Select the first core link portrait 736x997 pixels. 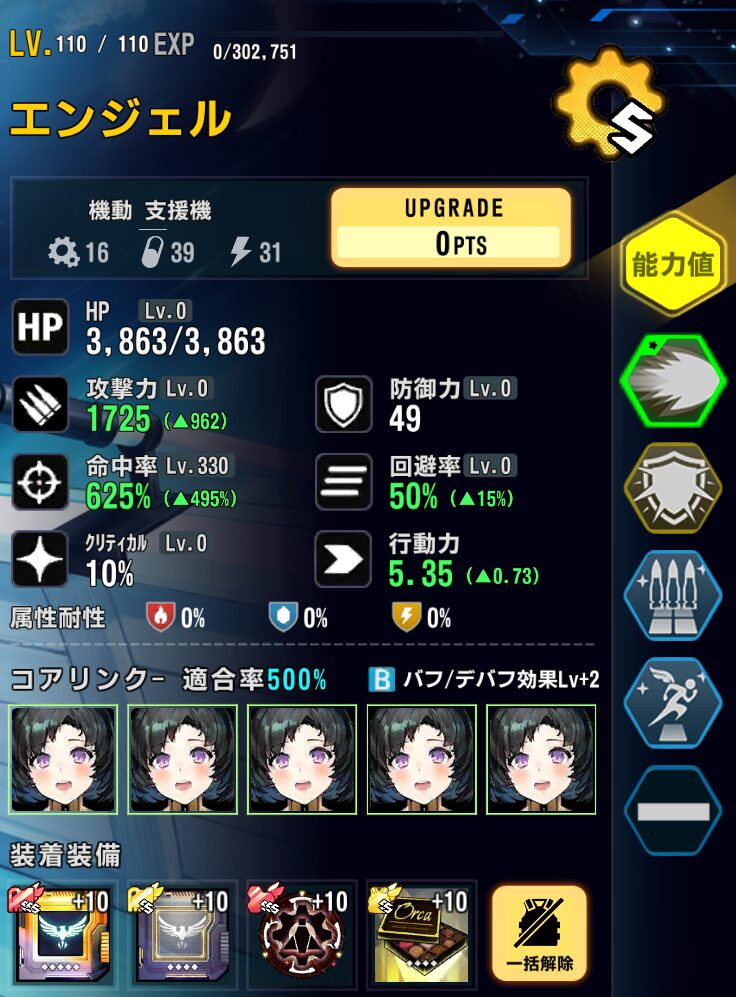pyautogui.click(x=64, y=757)
